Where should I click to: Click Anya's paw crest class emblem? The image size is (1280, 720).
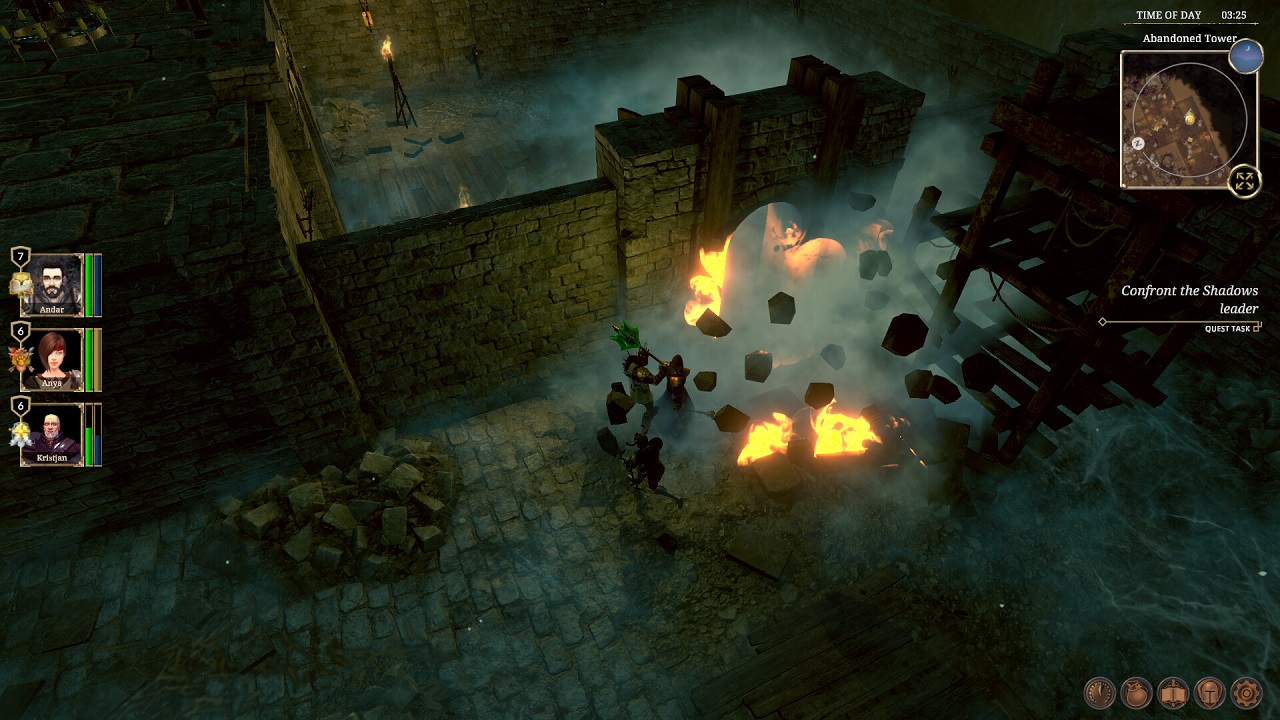coord(18,359)
